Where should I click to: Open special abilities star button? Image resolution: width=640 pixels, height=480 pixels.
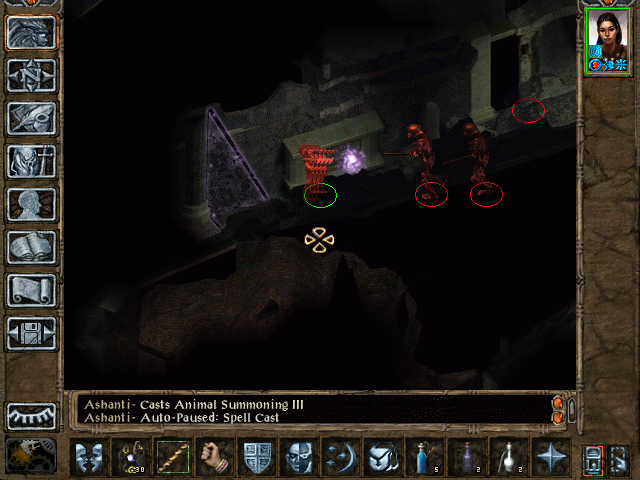point(550,458)
